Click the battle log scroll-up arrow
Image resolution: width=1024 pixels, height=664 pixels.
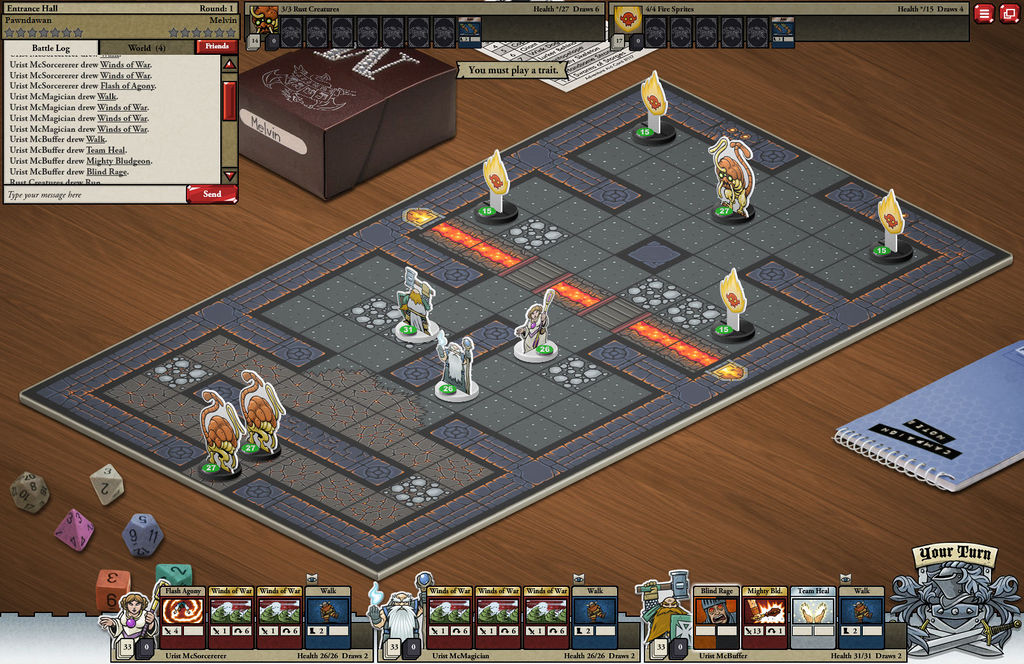[x=229, y=65]
